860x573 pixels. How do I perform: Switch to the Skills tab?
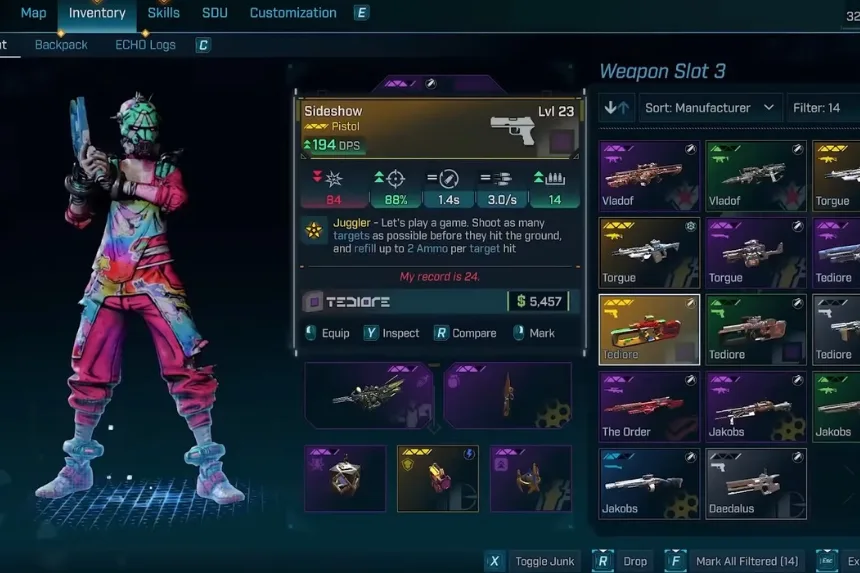163,13
